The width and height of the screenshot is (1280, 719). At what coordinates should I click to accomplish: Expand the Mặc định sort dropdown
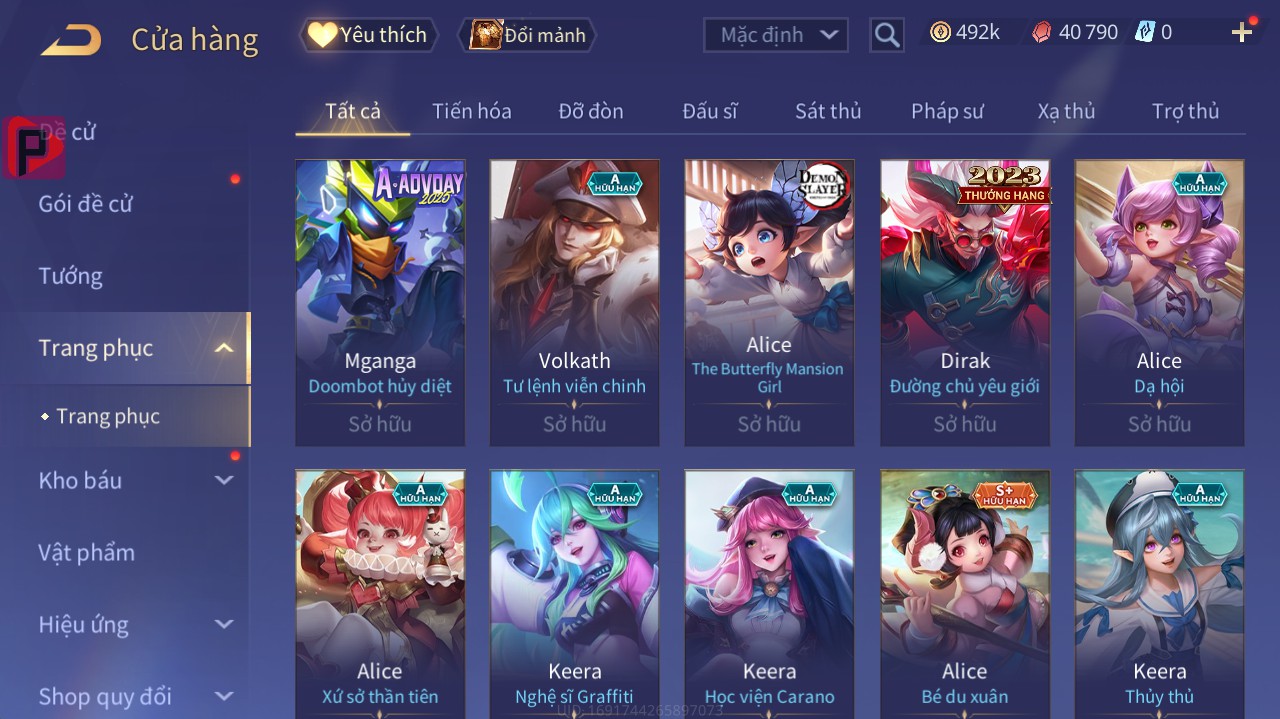click(x=776, y=35)
